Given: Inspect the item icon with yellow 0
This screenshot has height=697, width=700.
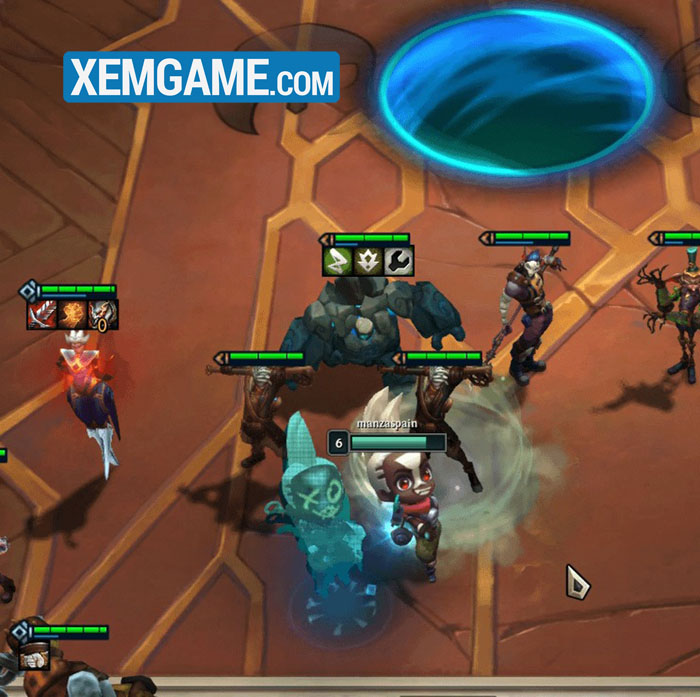Looking at the screenshot, I should coord(103,315).
